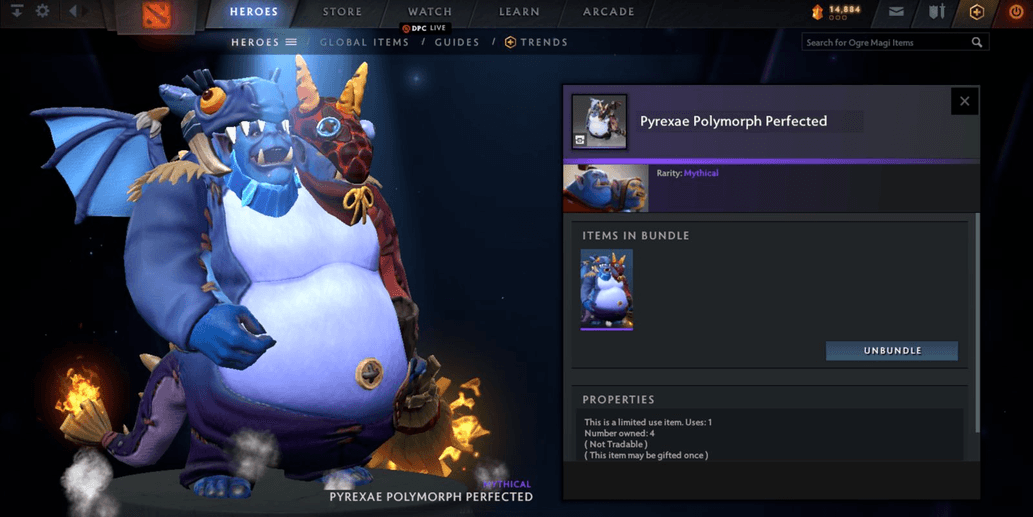View the Trends section
The height and width of the screenshot is (517, 1033).
click(537, 42)
